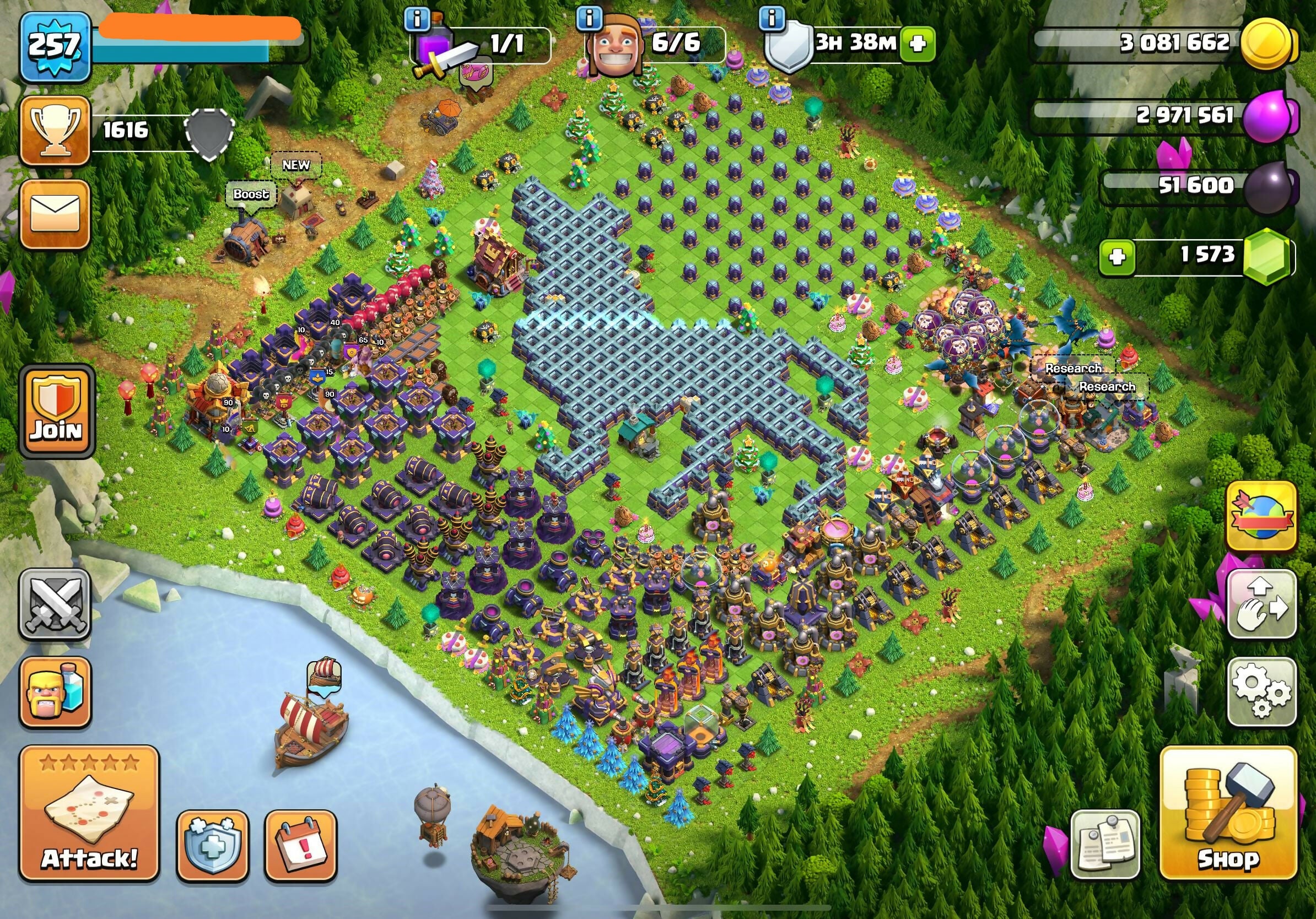Open the level 257 experience badge
The image size is (1316, 919).
[x=55, y=46]
